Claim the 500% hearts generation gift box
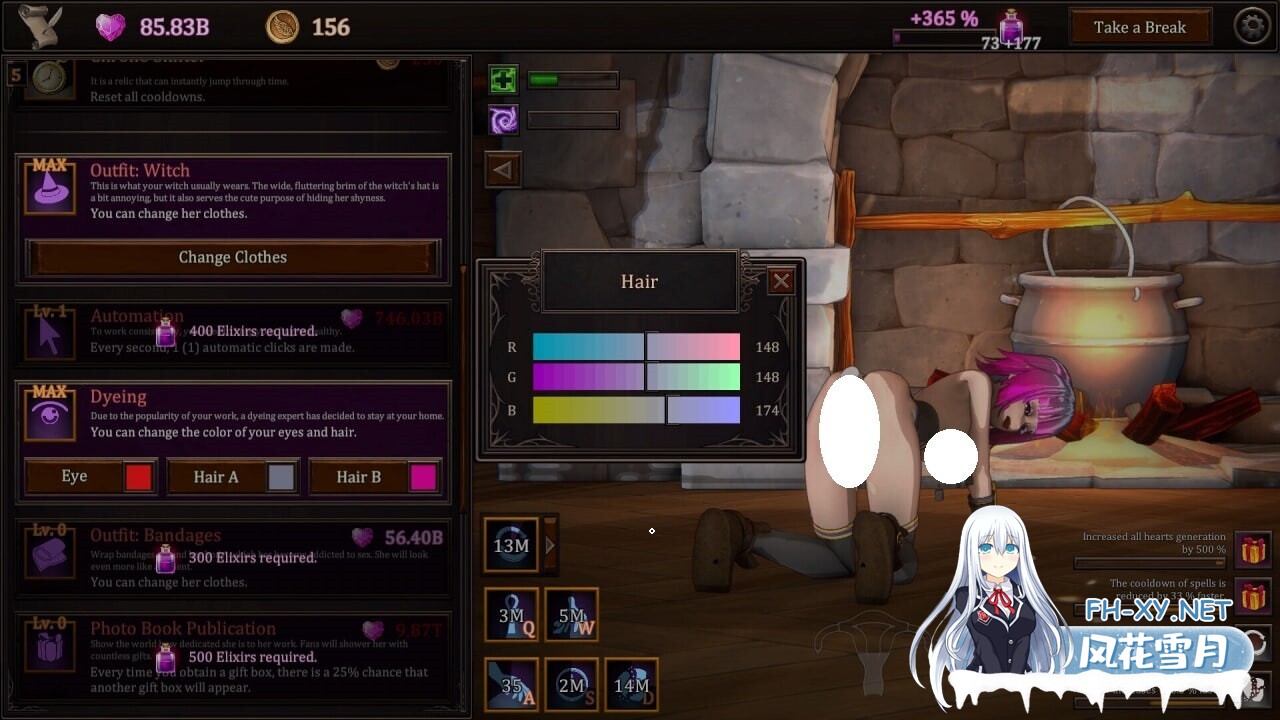Screen dimensions: 1280x720 click(1252, 549)
